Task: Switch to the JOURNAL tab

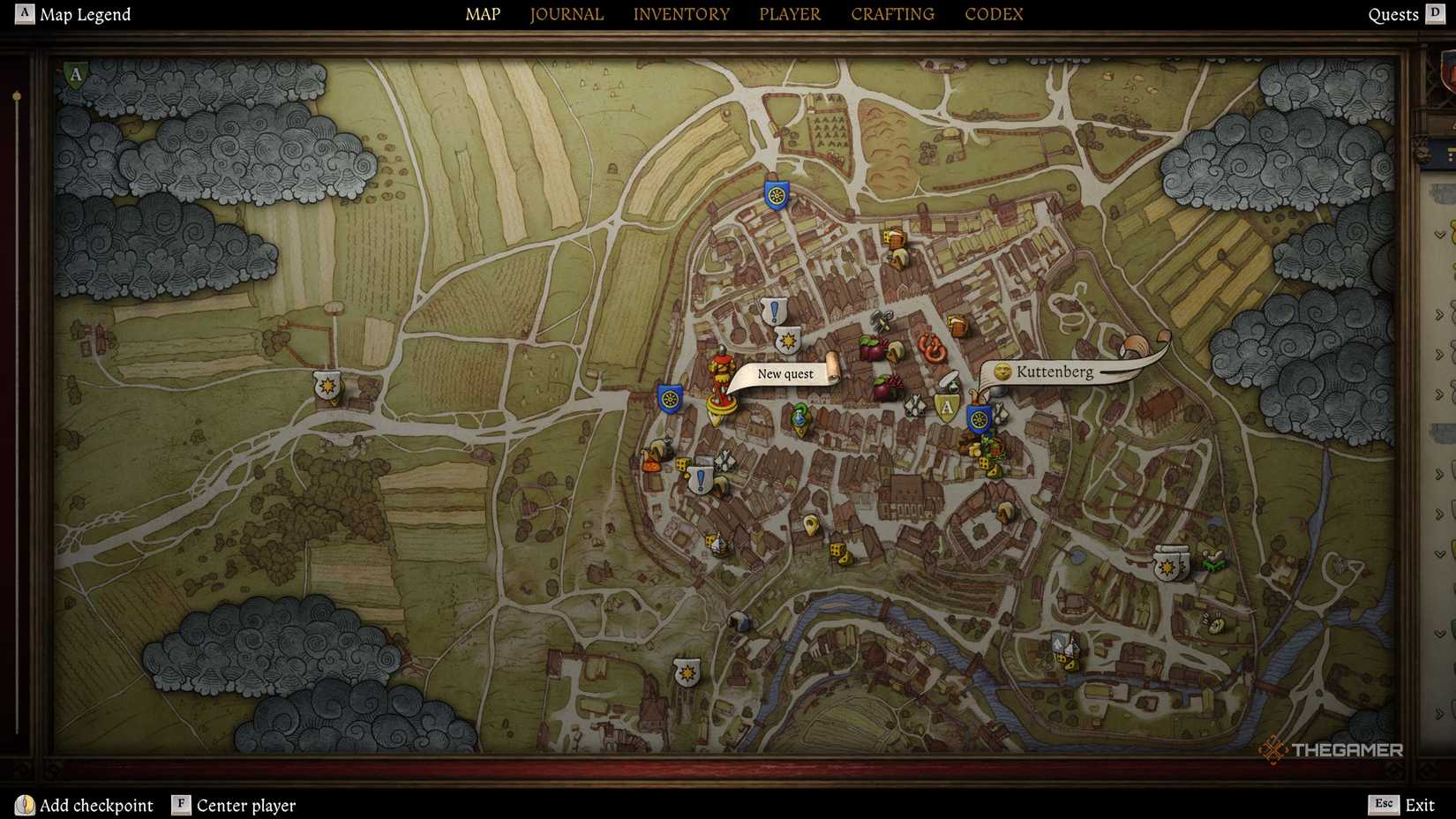Action: point(566,14)
